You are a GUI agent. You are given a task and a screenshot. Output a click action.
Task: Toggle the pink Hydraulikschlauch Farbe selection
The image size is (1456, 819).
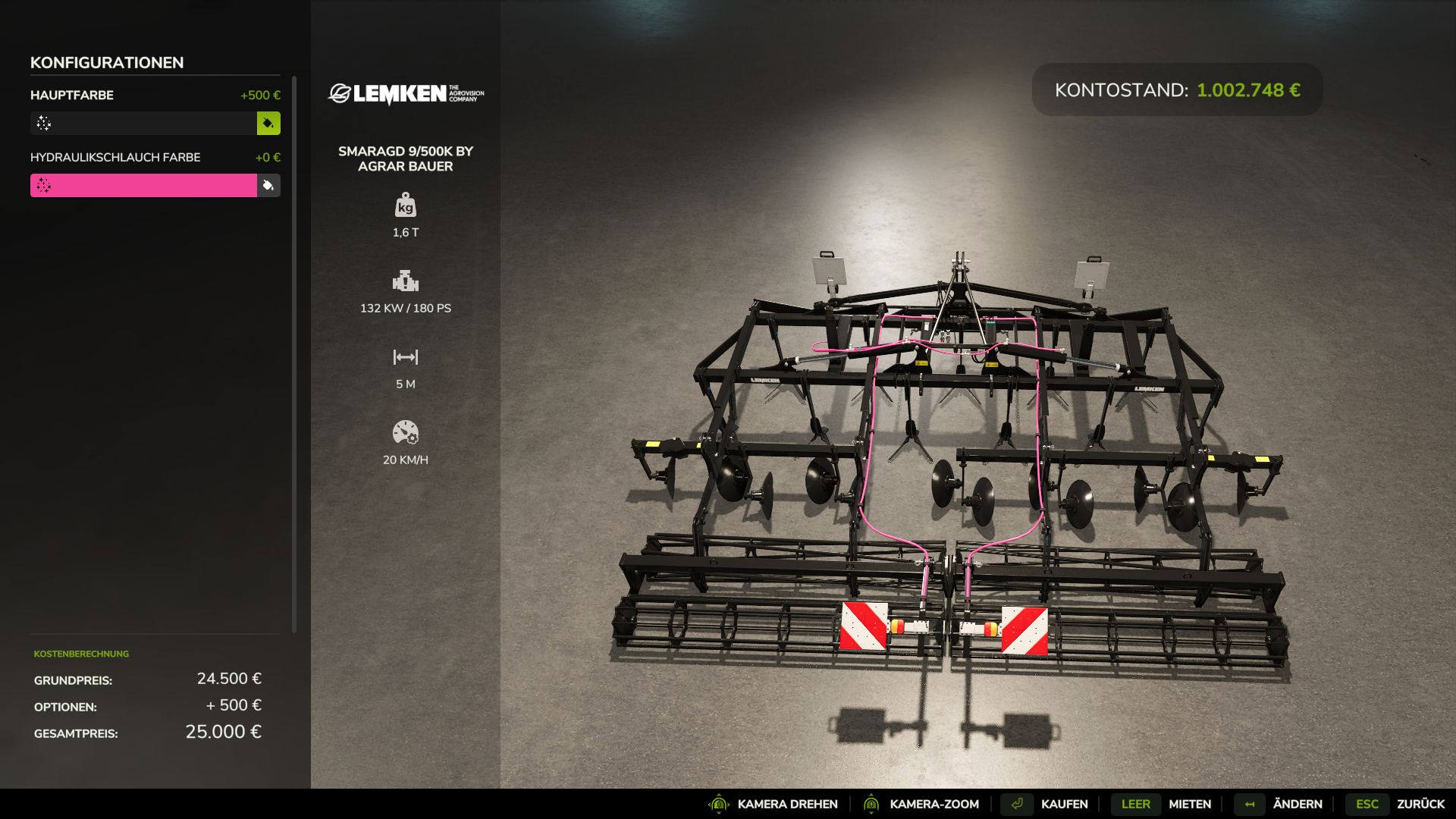tap(144, 184)
